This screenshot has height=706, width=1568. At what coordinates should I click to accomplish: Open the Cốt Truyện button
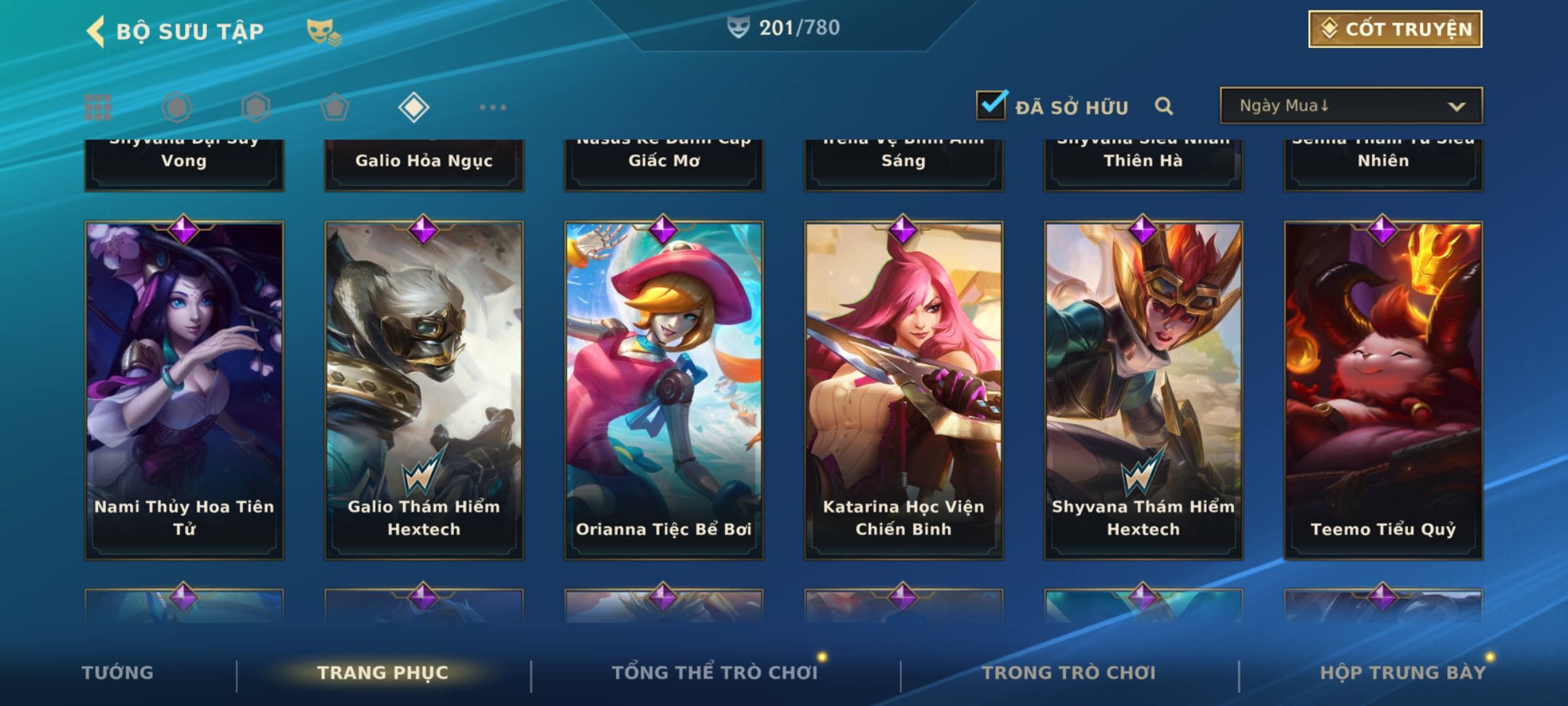1395,29
